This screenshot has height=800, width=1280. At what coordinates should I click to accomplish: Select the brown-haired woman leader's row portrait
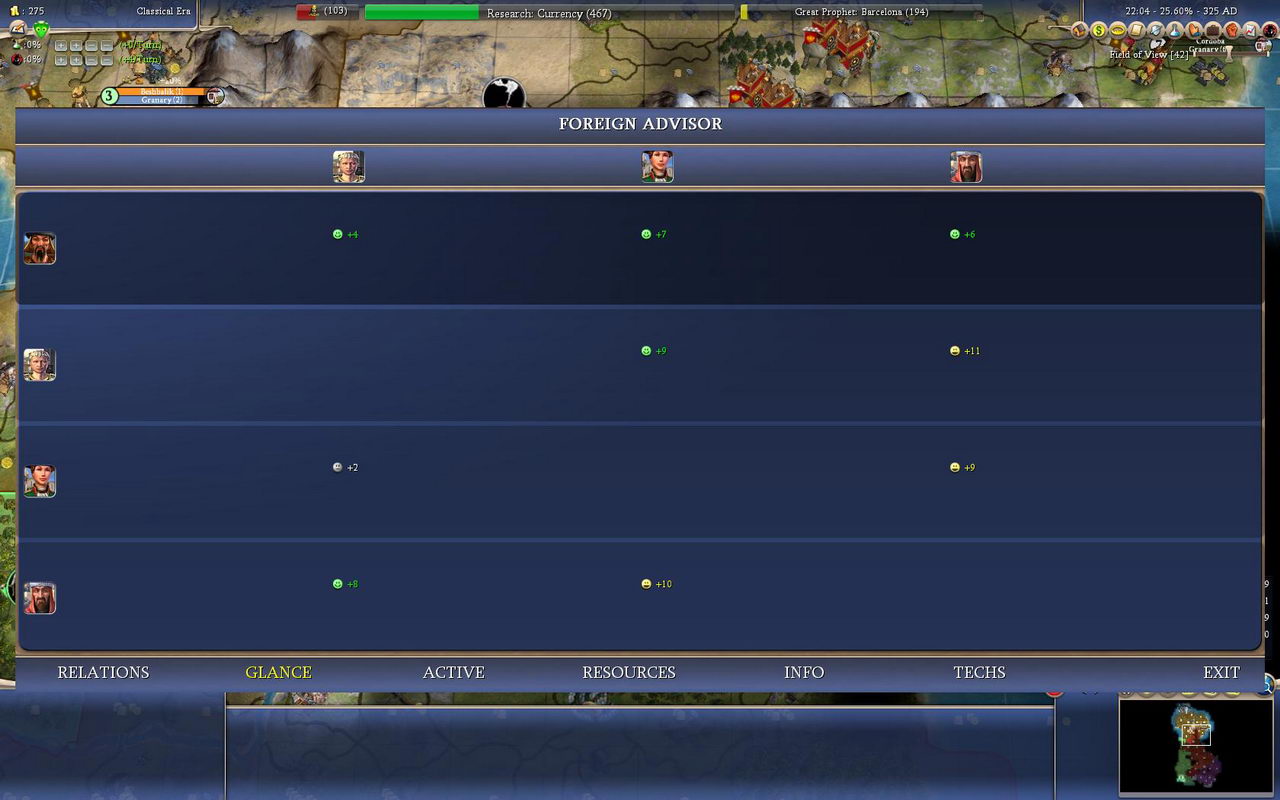[x=40, y=481]
